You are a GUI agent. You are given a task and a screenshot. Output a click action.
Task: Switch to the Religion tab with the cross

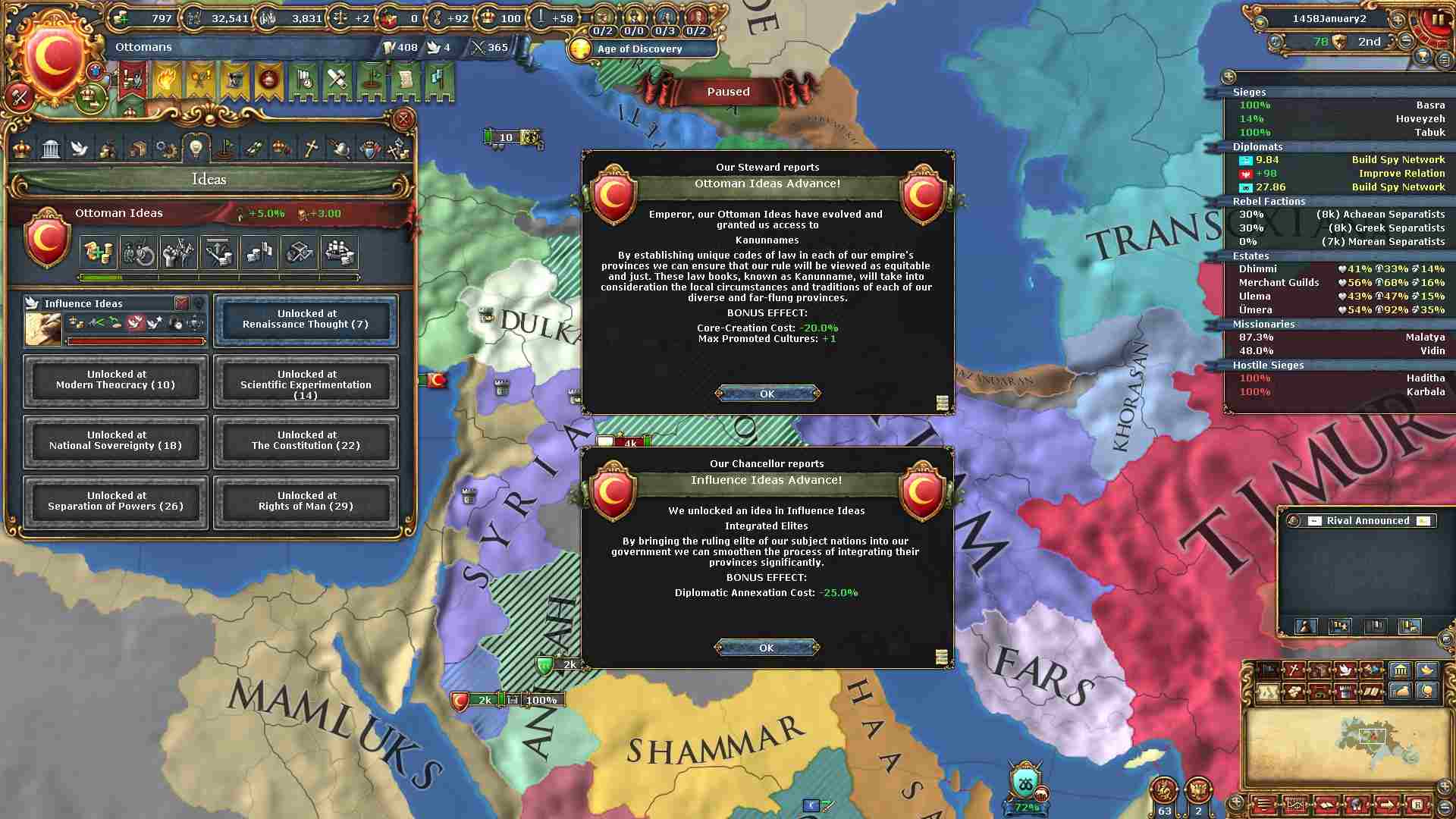pos(311,149)
